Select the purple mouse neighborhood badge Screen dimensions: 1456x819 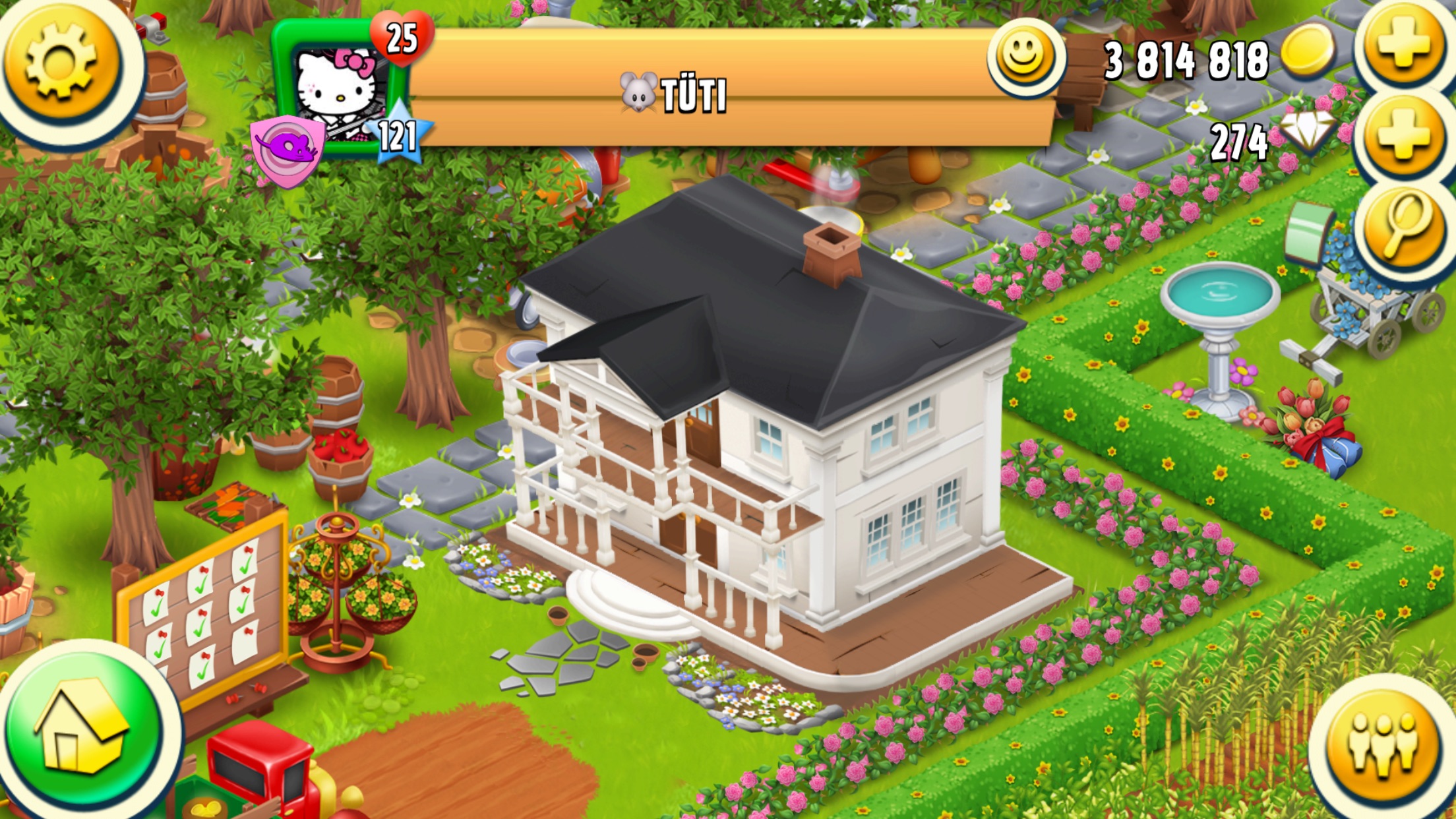pyautogui.click(x=288, y=149)
